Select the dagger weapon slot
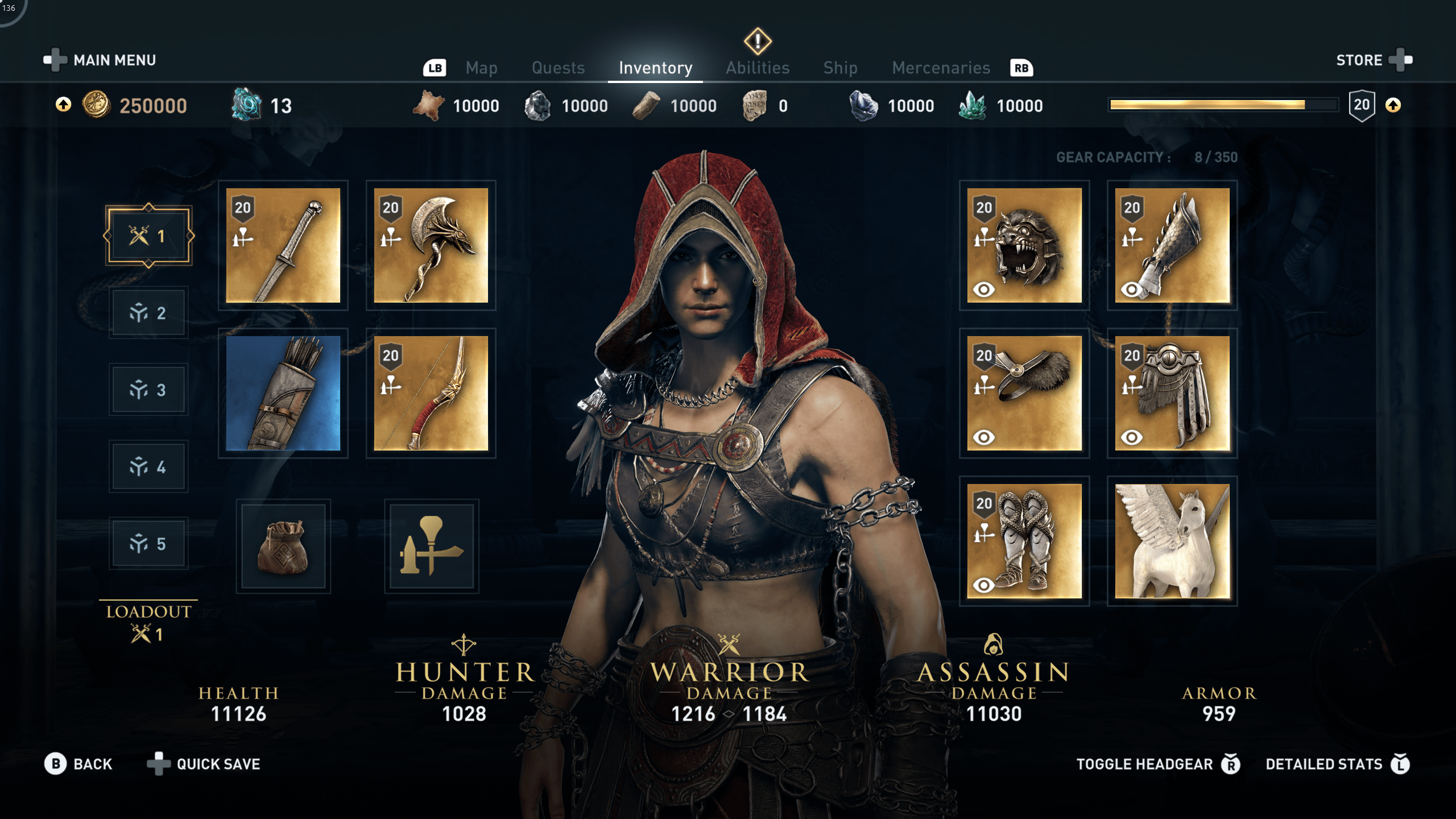 pyautogui.click(x=283, y=246)
